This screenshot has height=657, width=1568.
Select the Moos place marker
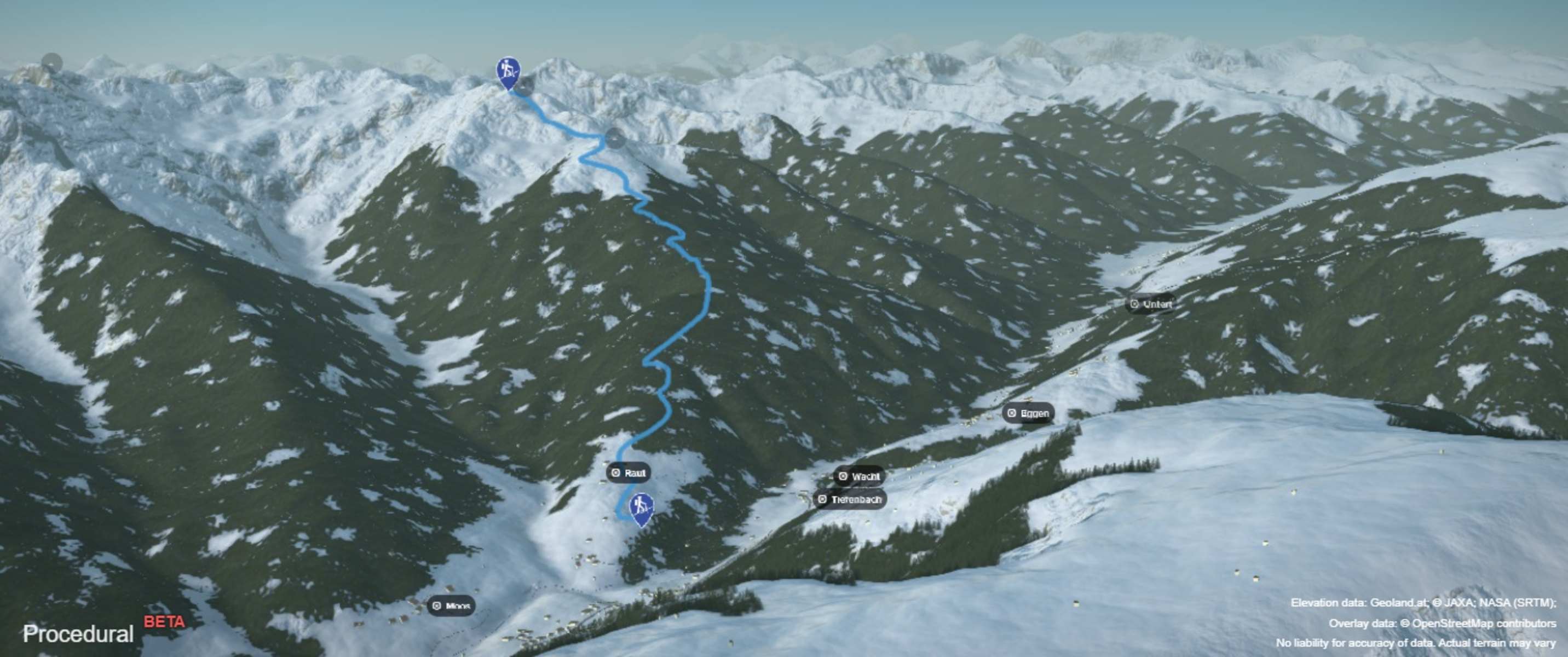451,606
